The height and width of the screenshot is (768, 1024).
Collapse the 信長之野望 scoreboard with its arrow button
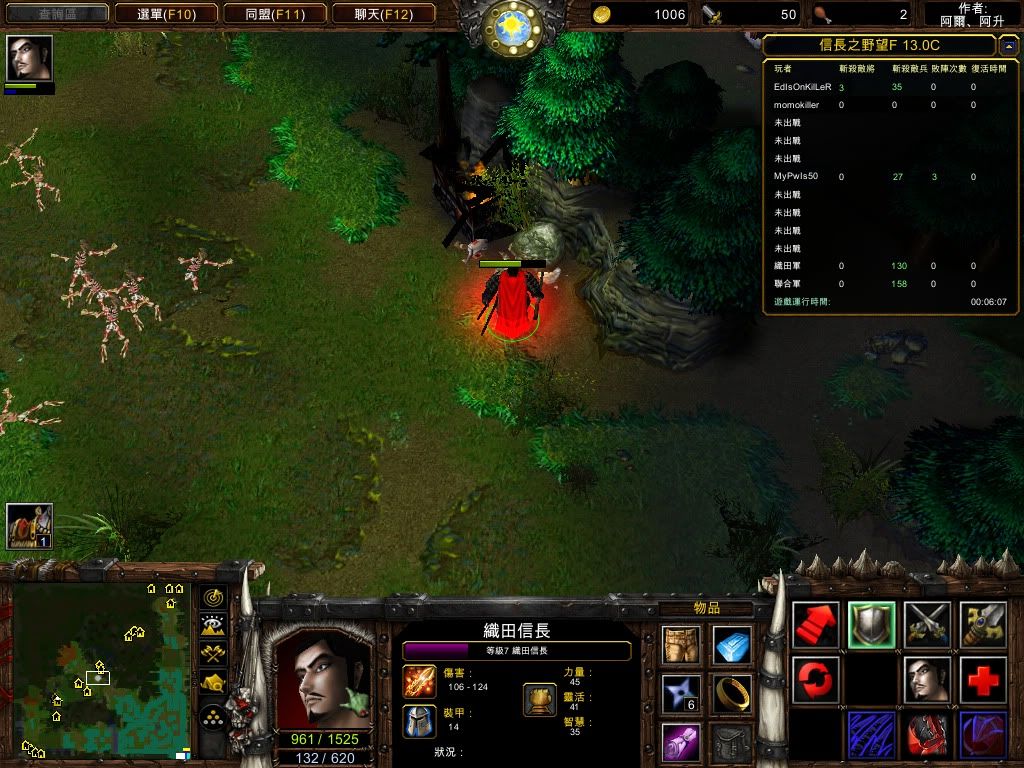click(x=1007, y=45)
